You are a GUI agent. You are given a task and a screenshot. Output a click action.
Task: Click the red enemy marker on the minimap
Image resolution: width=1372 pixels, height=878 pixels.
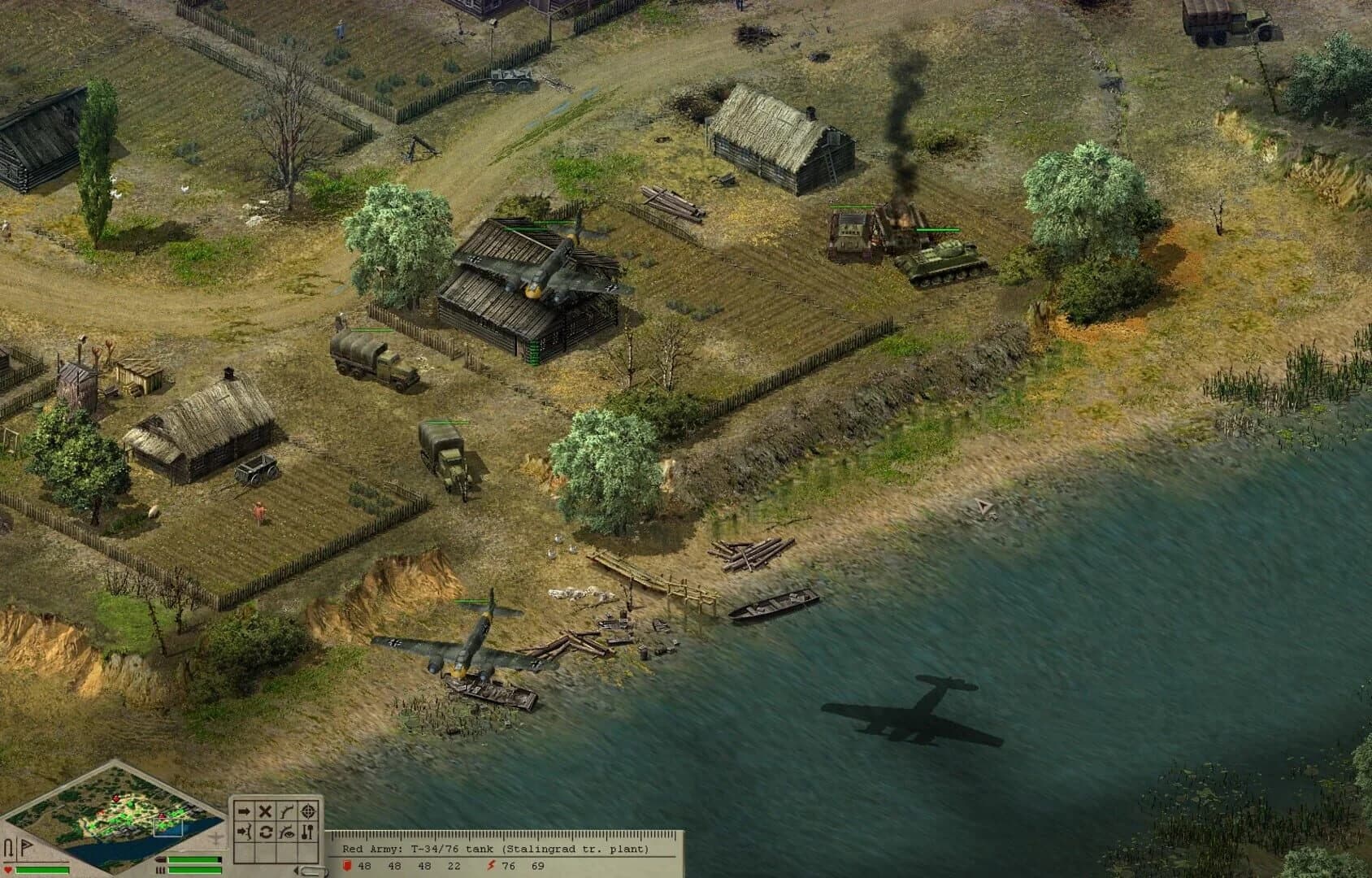pyautogui.click(x=116, y=798)
